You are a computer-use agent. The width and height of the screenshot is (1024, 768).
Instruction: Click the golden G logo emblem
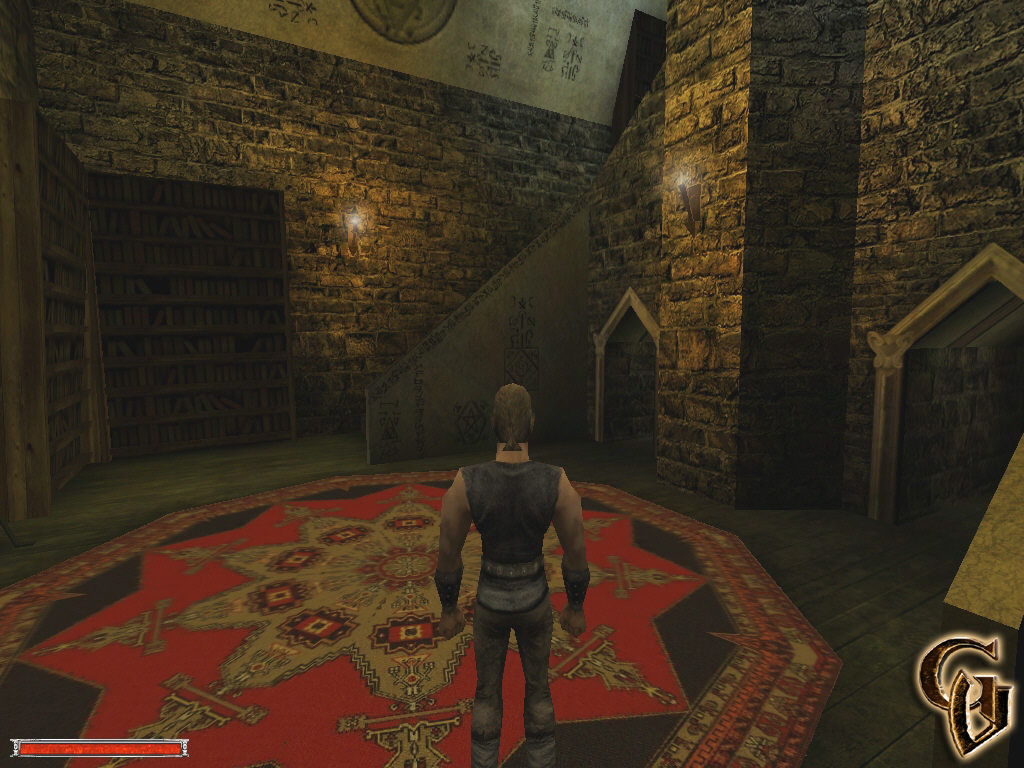(964, 693)
